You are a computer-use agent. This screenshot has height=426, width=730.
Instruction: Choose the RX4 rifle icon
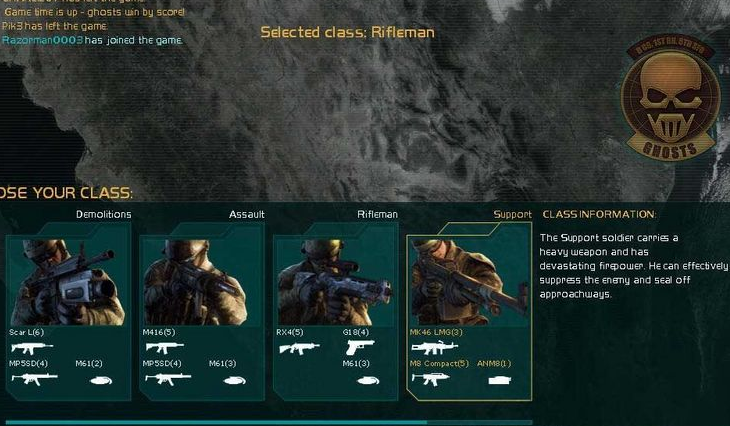pos(297,347)
